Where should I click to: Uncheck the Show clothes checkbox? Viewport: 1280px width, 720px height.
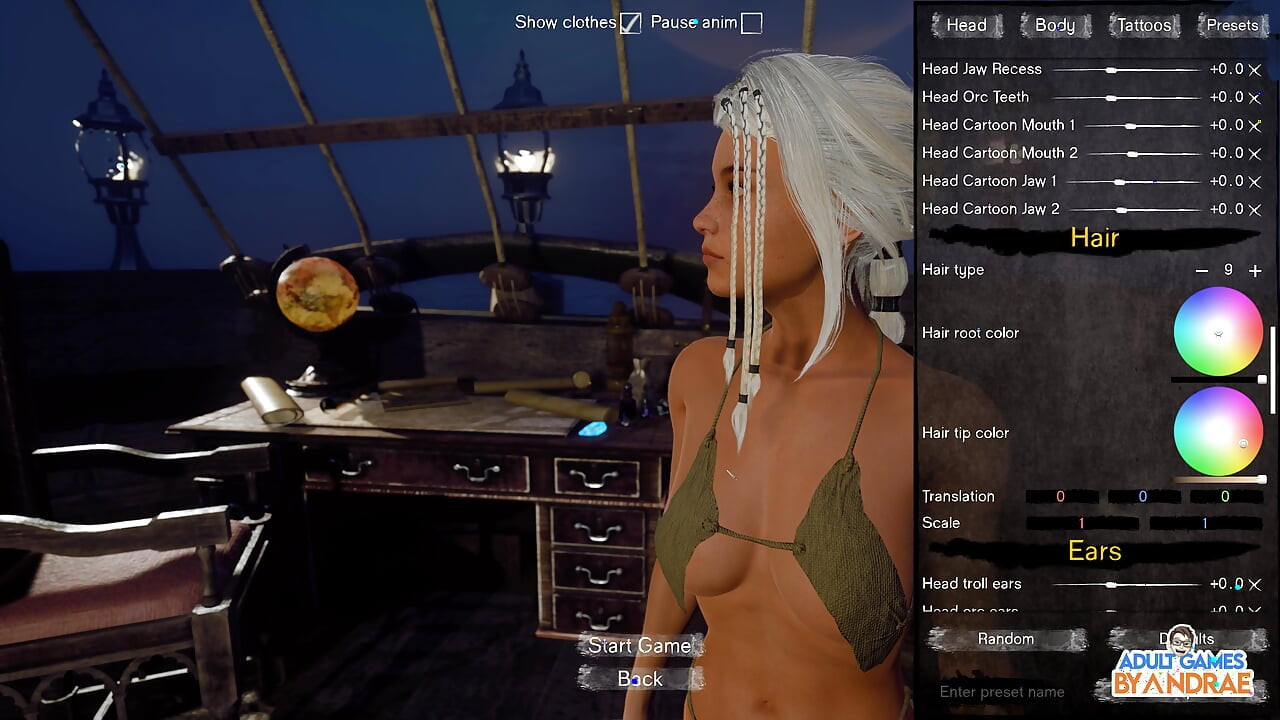(630, 22)
